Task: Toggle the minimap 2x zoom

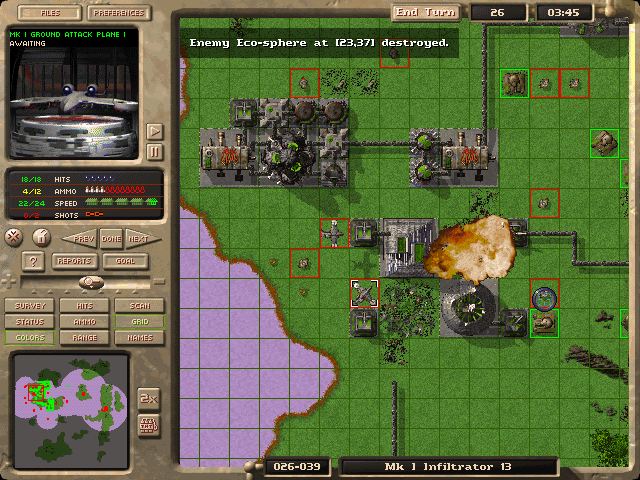Action: tap(148, 397)
